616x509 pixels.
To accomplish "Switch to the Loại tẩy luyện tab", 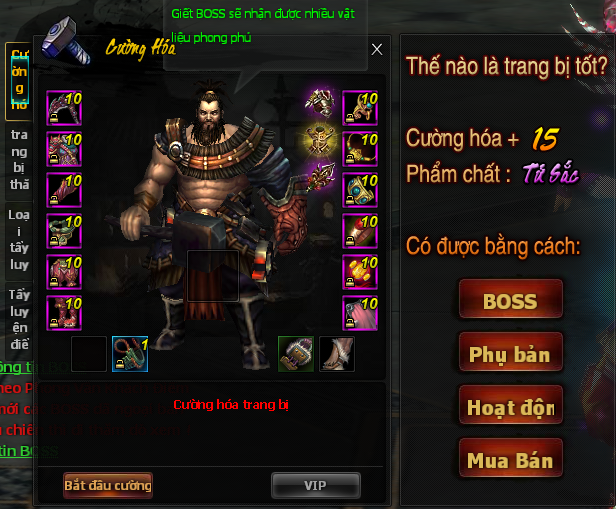I will pyautogui.click(x=19, y=241).
